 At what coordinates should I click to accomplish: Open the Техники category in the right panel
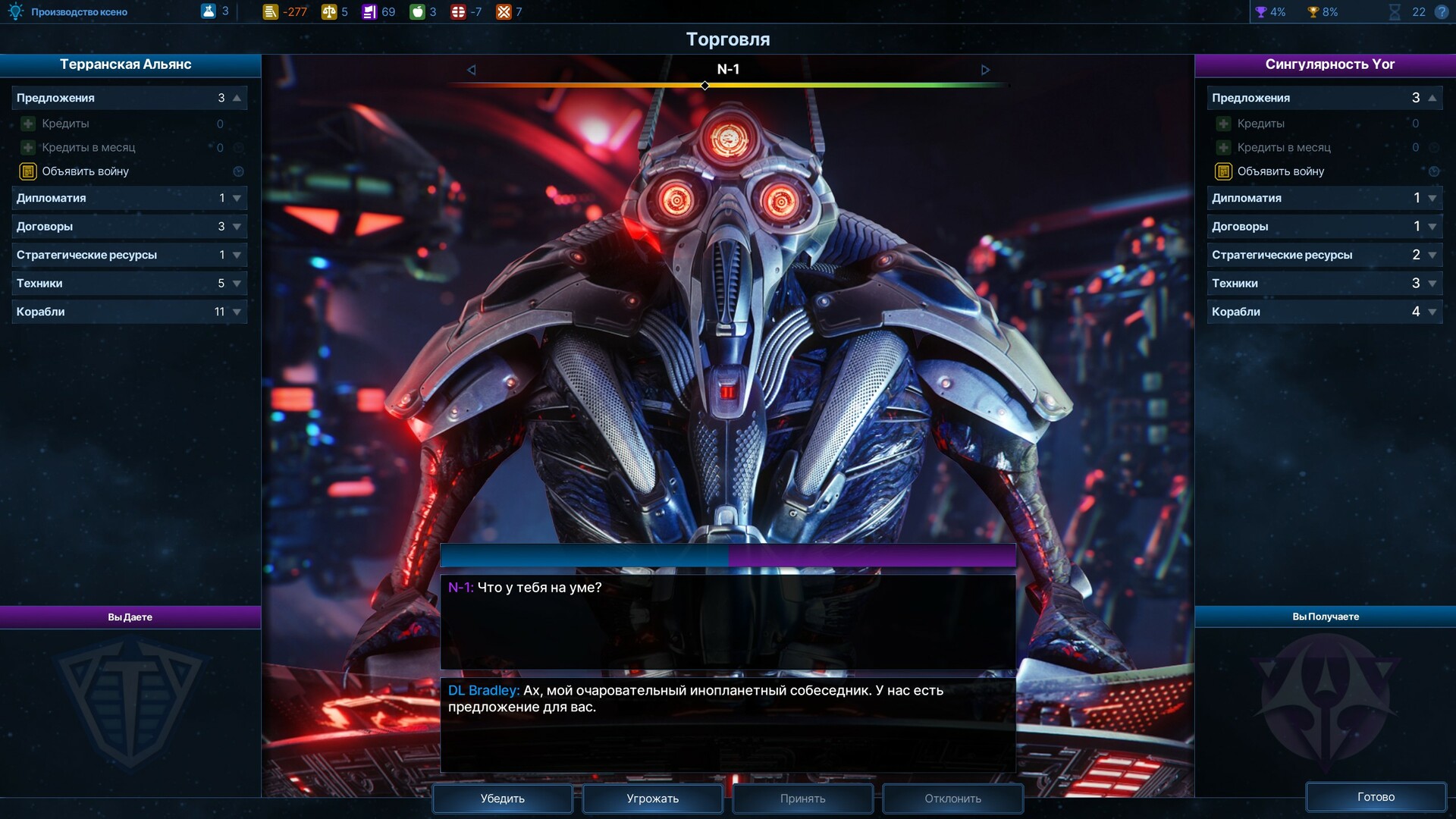coord(1324,283)
